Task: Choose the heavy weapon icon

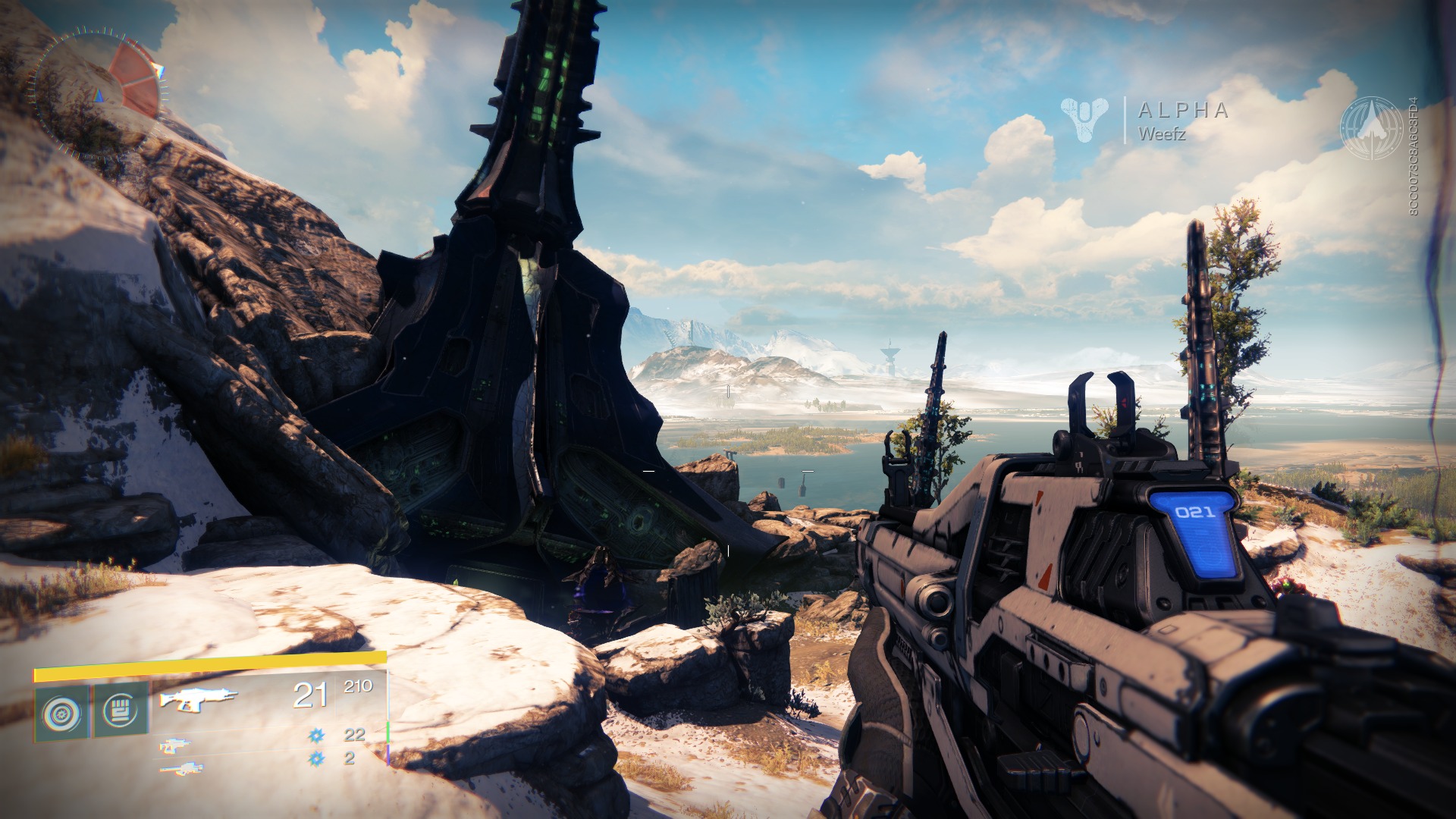Action: [181, 769]
